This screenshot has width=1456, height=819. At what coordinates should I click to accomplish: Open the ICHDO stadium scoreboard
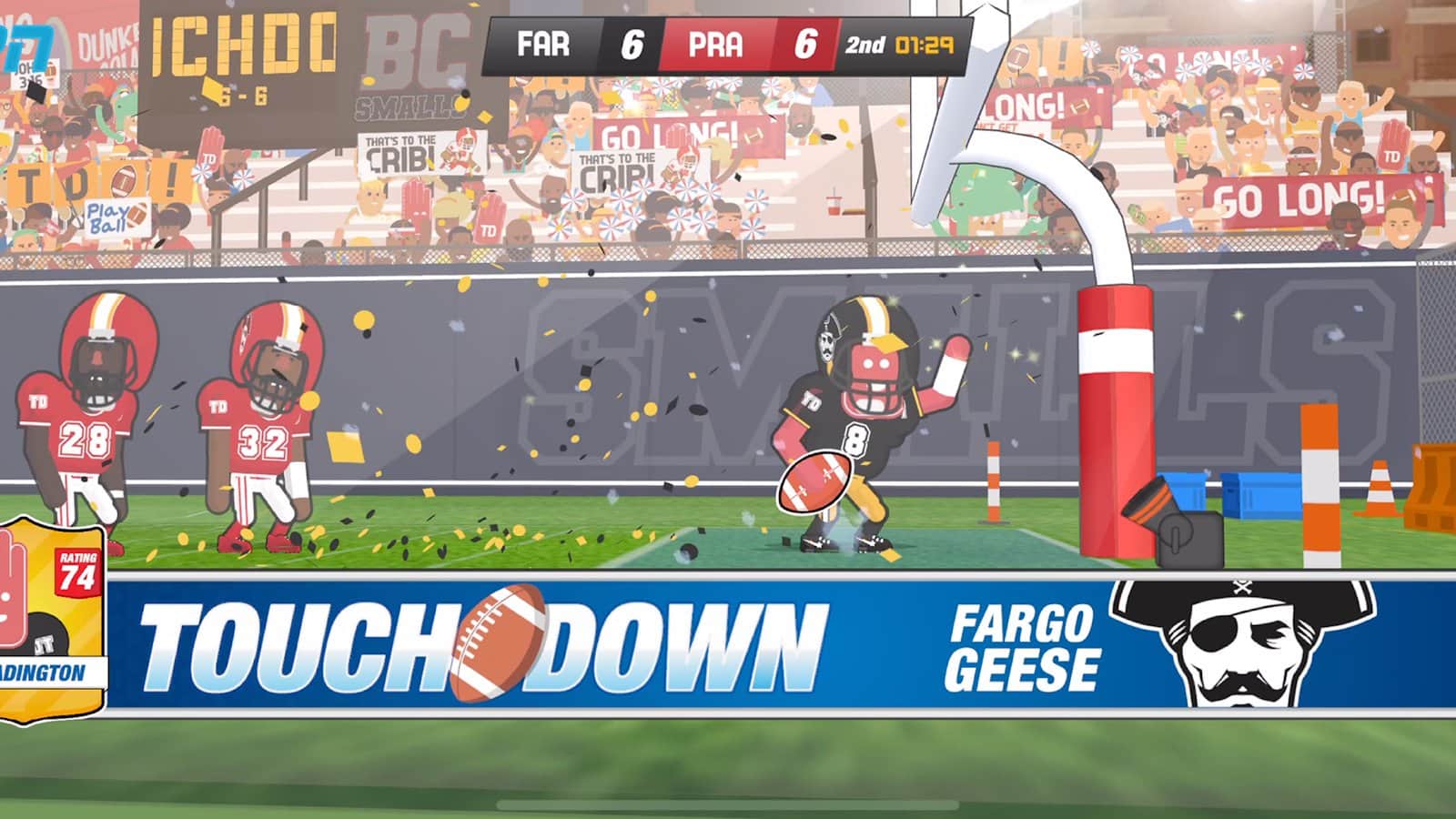point(241,45)
